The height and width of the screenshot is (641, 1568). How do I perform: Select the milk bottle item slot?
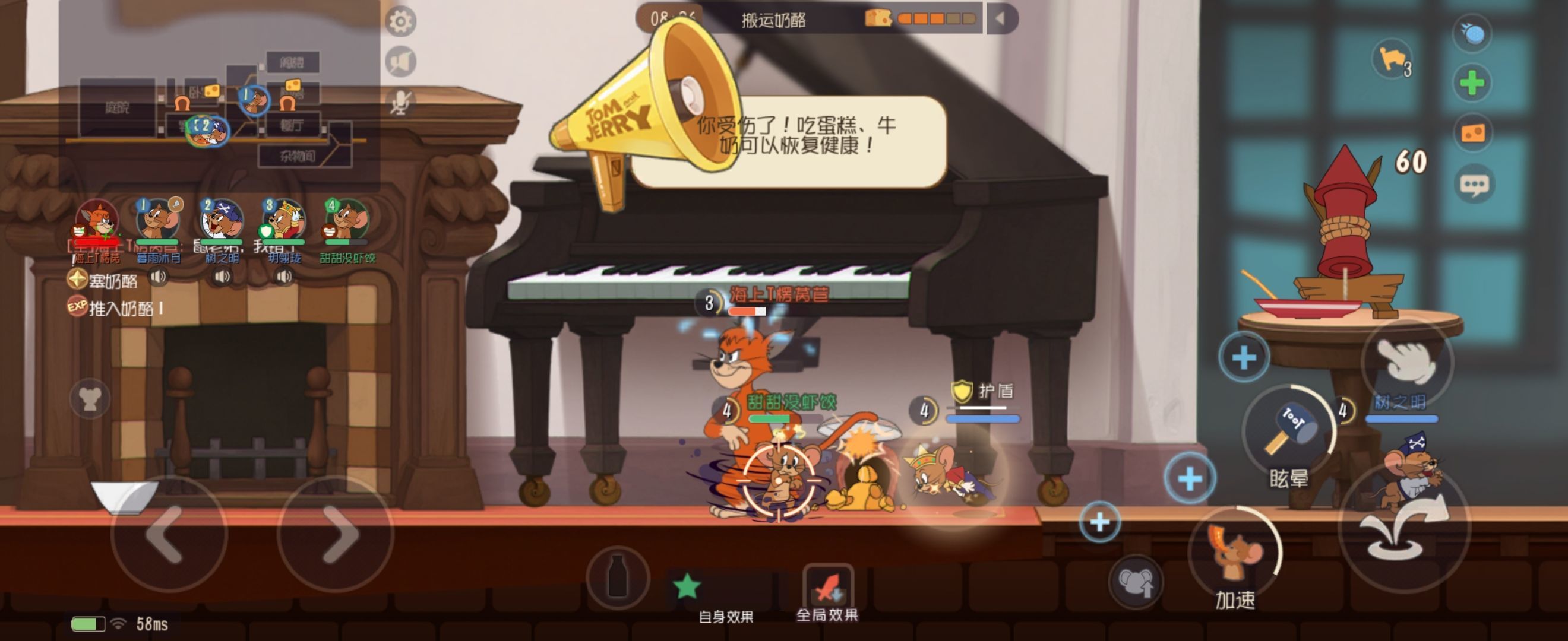617,576
